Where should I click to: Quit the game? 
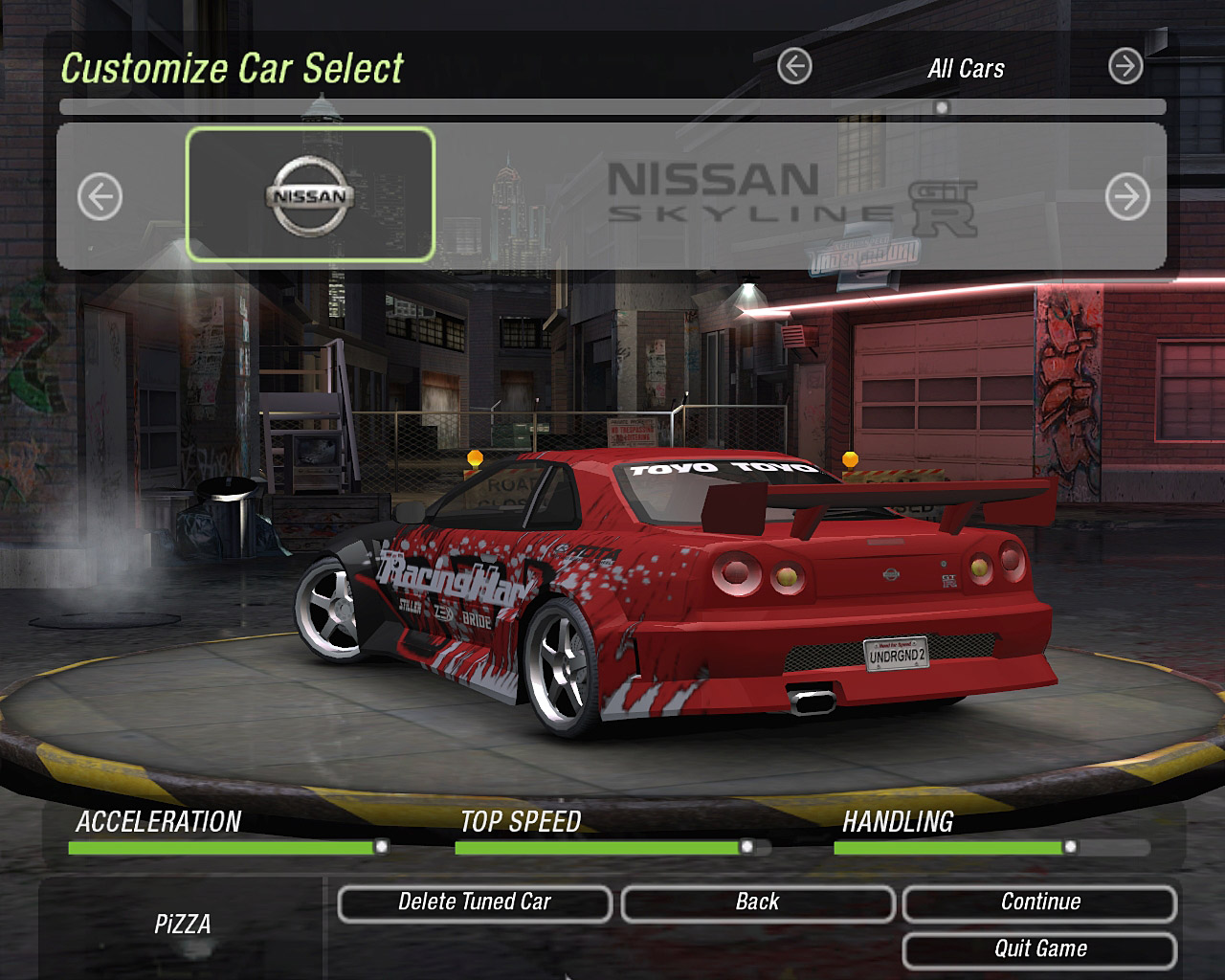[x=1039, y=949]
